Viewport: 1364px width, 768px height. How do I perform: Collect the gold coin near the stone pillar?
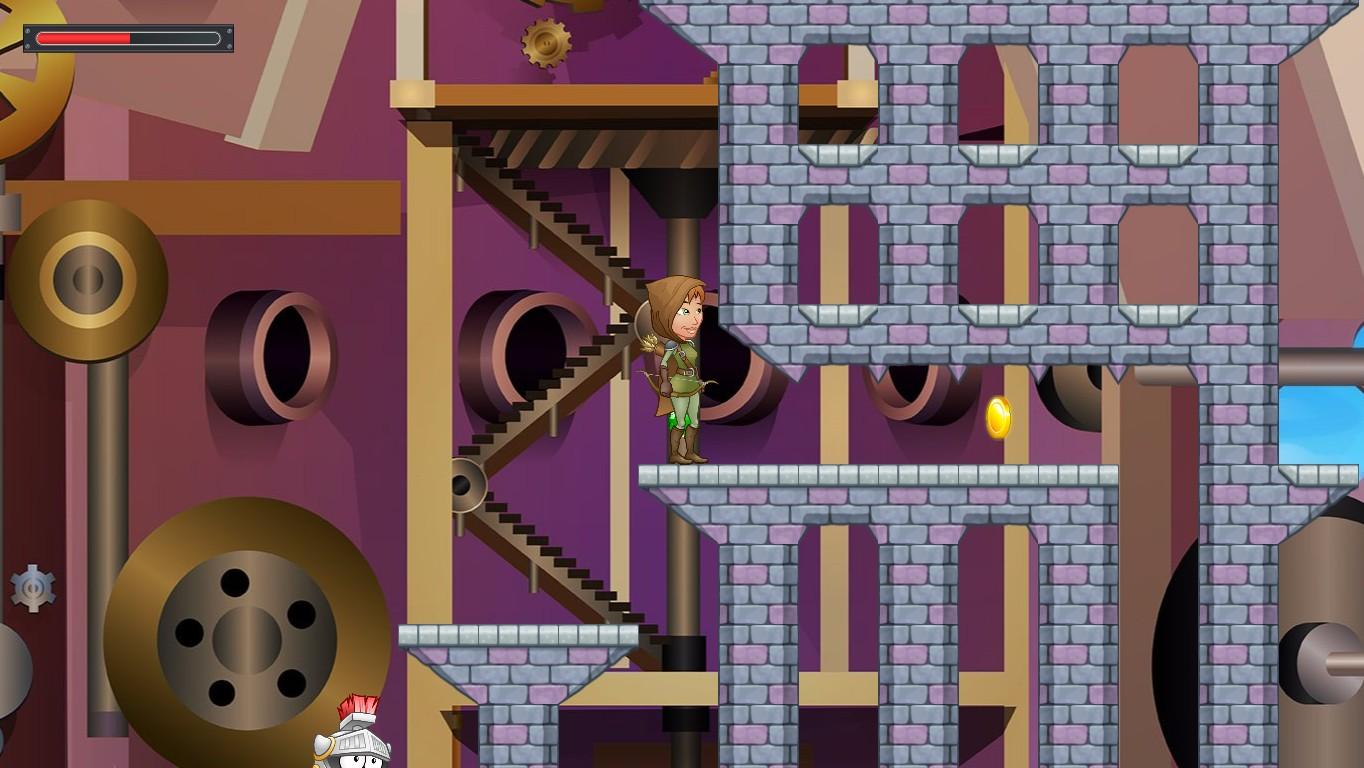[x=998, y=416]
